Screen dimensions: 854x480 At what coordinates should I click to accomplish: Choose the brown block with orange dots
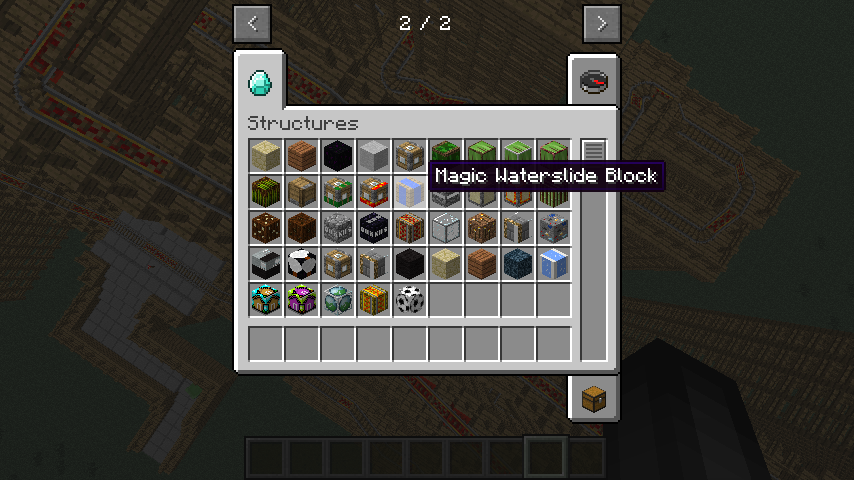pyautogui.click(x=267, y=228)
